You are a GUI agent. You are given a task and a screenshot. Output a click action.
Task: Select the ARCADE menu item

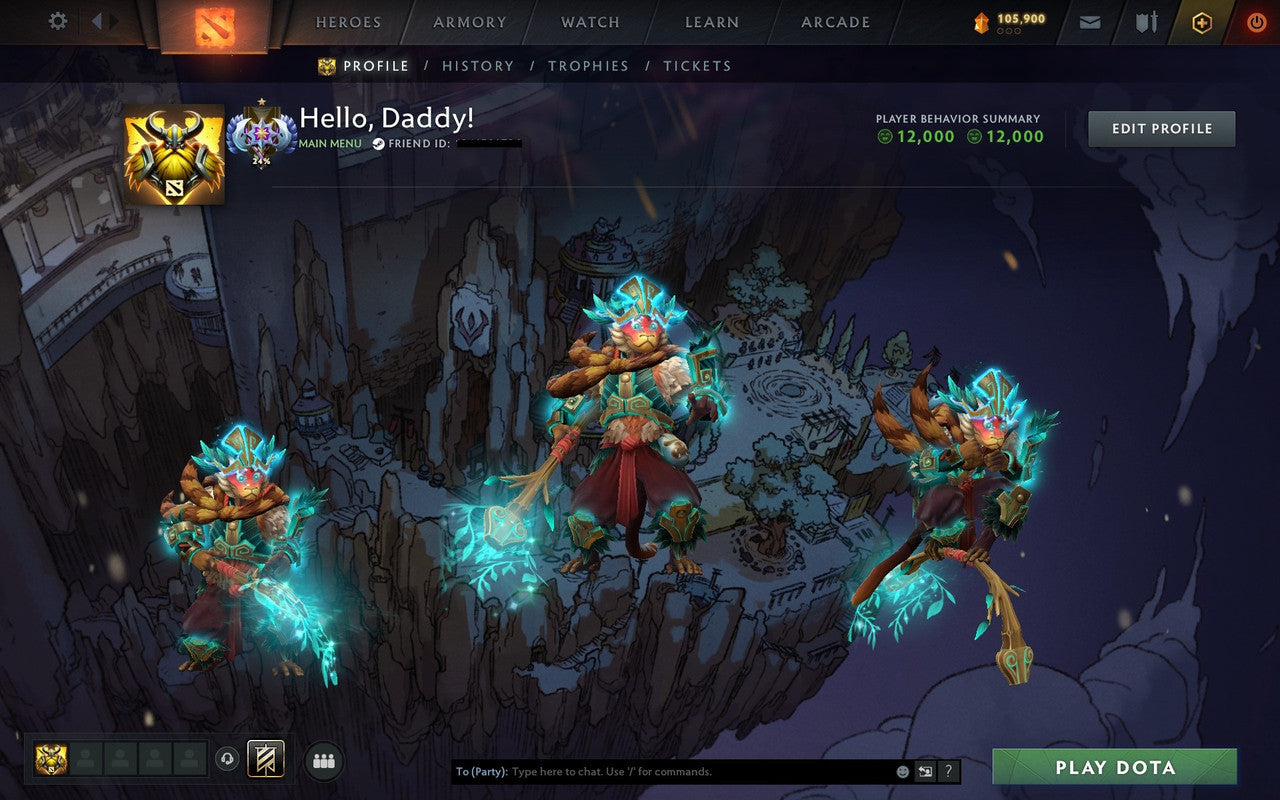tap(834, 22)
